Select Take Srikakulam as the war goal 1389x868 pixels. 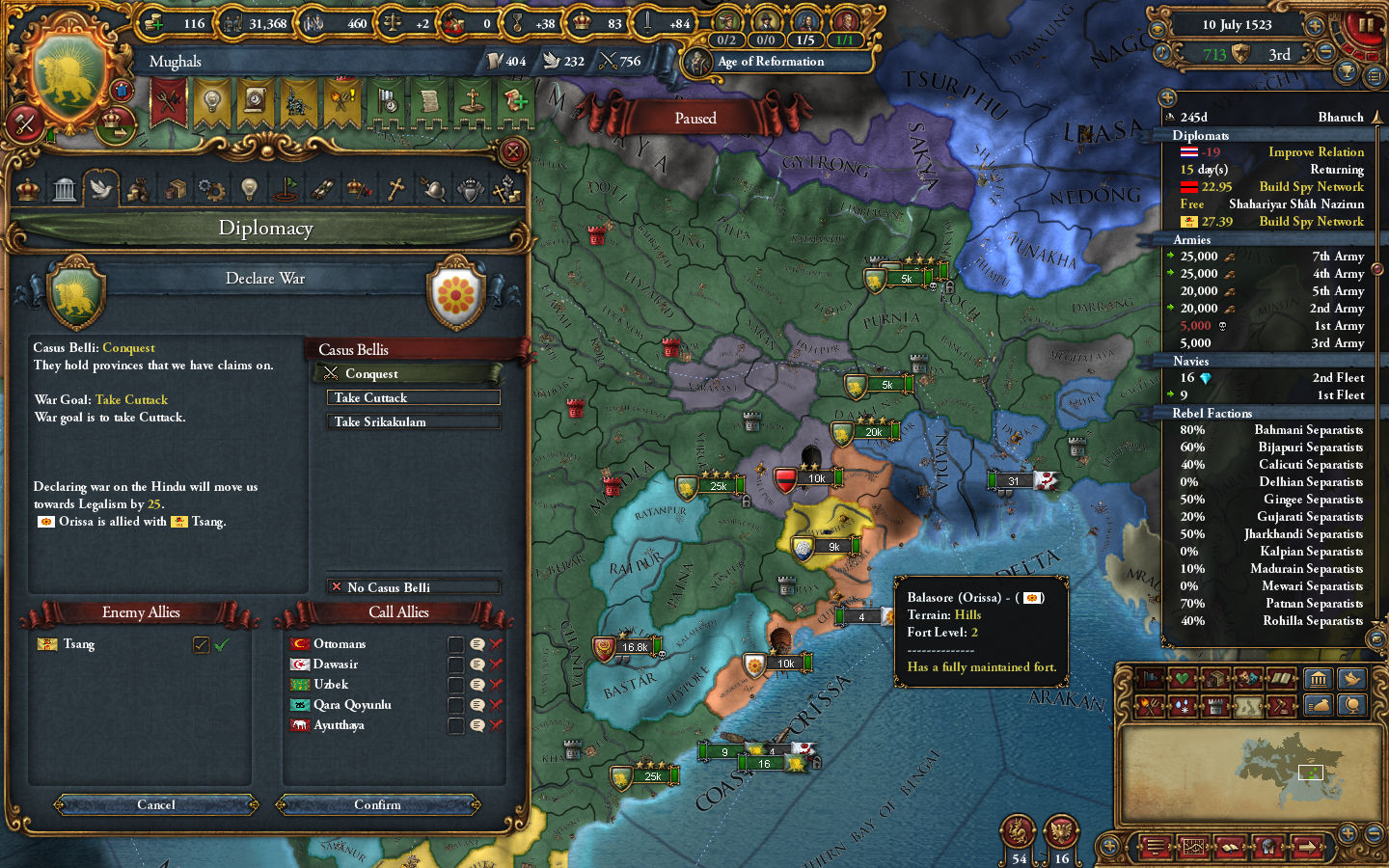coord(413,421)
